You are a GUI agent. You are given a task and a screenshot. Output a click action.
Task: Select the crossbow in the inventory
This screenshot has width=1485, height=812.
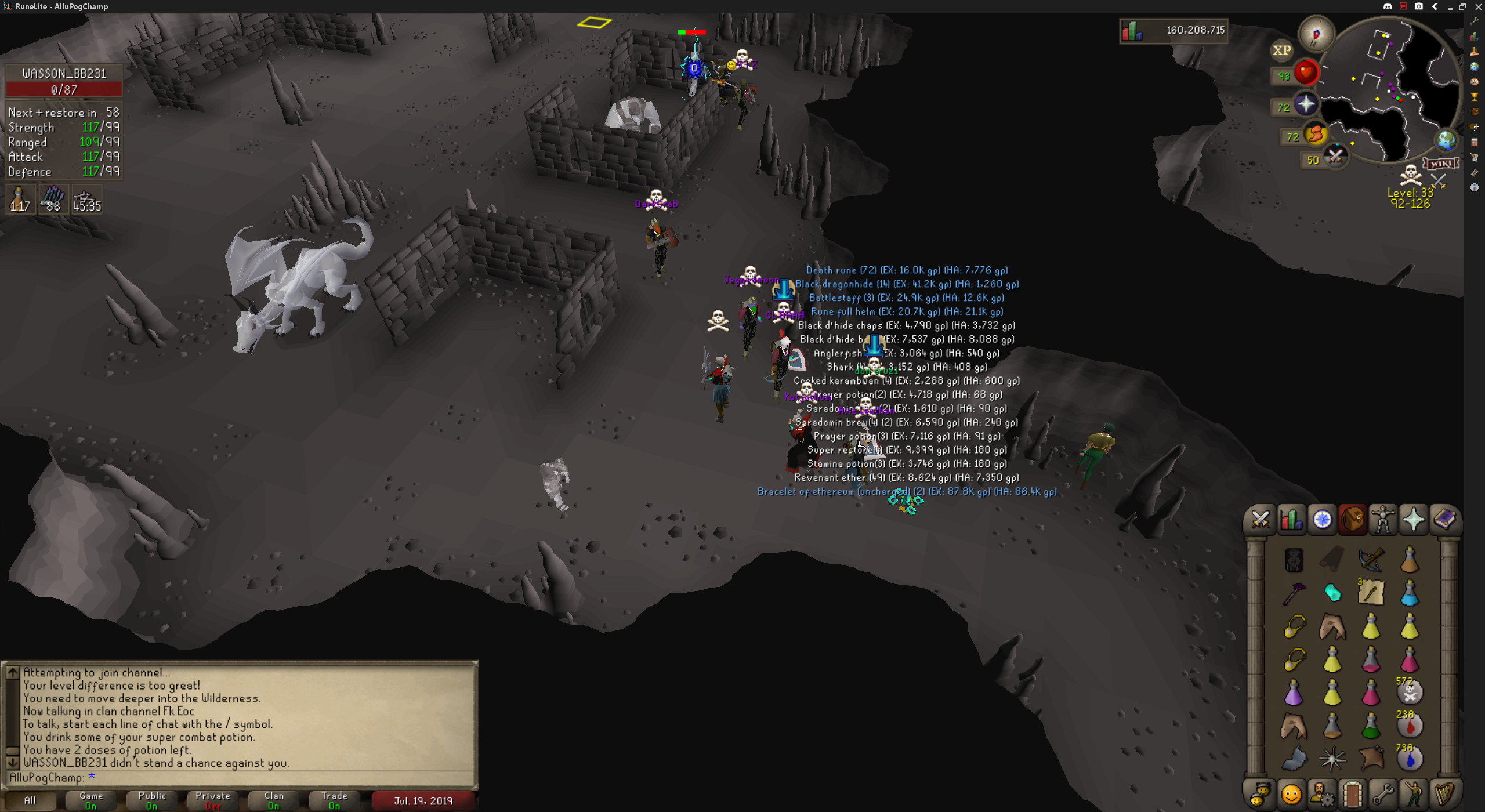[1371, 560]
